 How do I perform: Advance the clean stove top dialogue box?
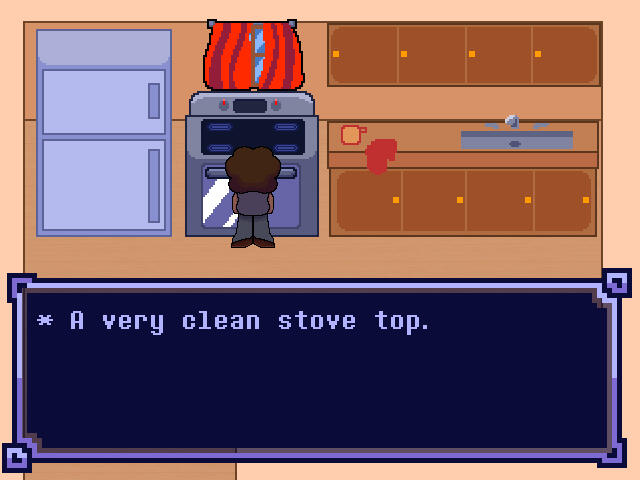pos(318,370)
